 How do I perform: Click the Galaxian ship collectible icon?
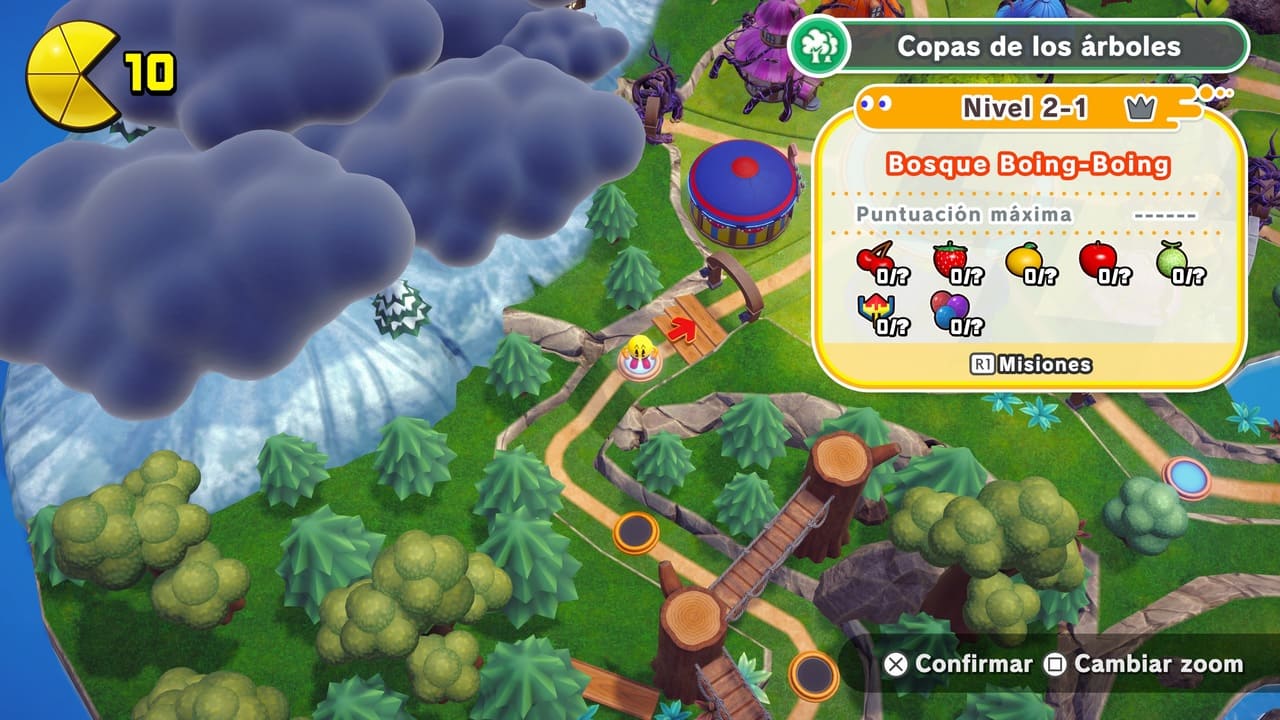coord(876,312)
